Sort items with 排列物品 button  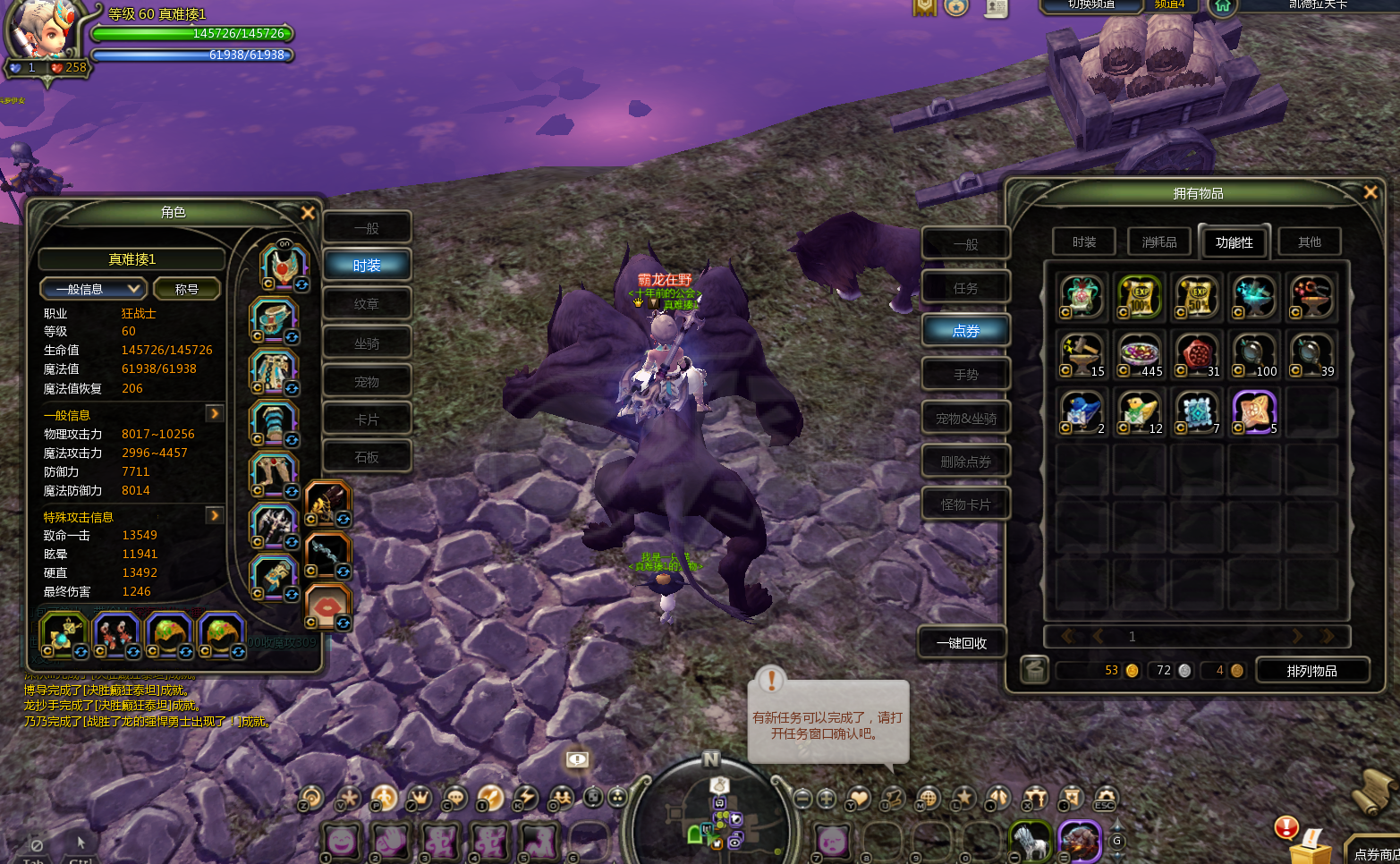[1311, 671]
